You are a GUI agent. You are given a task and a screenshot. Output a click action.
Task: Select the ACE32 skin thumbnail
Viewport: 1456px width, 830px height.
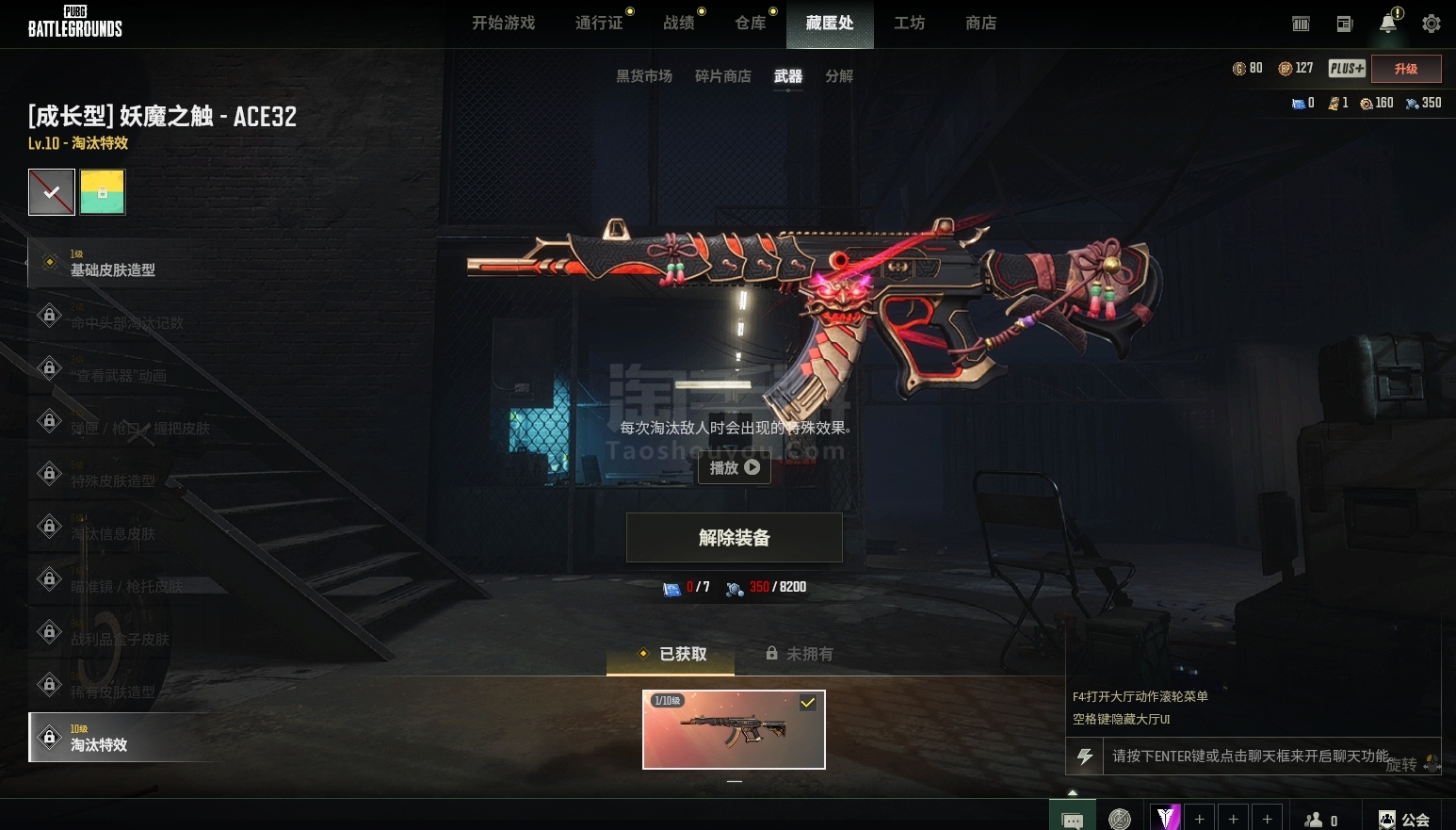734,729
